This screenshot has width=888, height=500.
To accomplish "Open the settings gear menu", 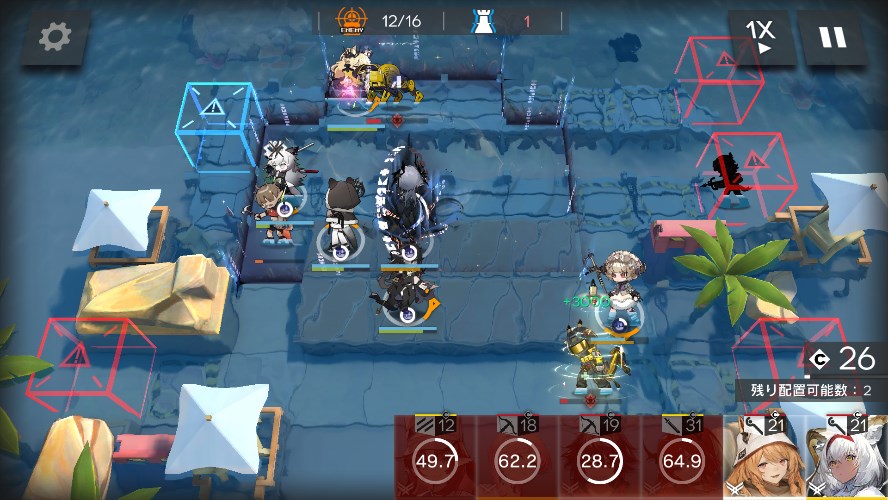I will pyautogui.click(x=55, y=37).
